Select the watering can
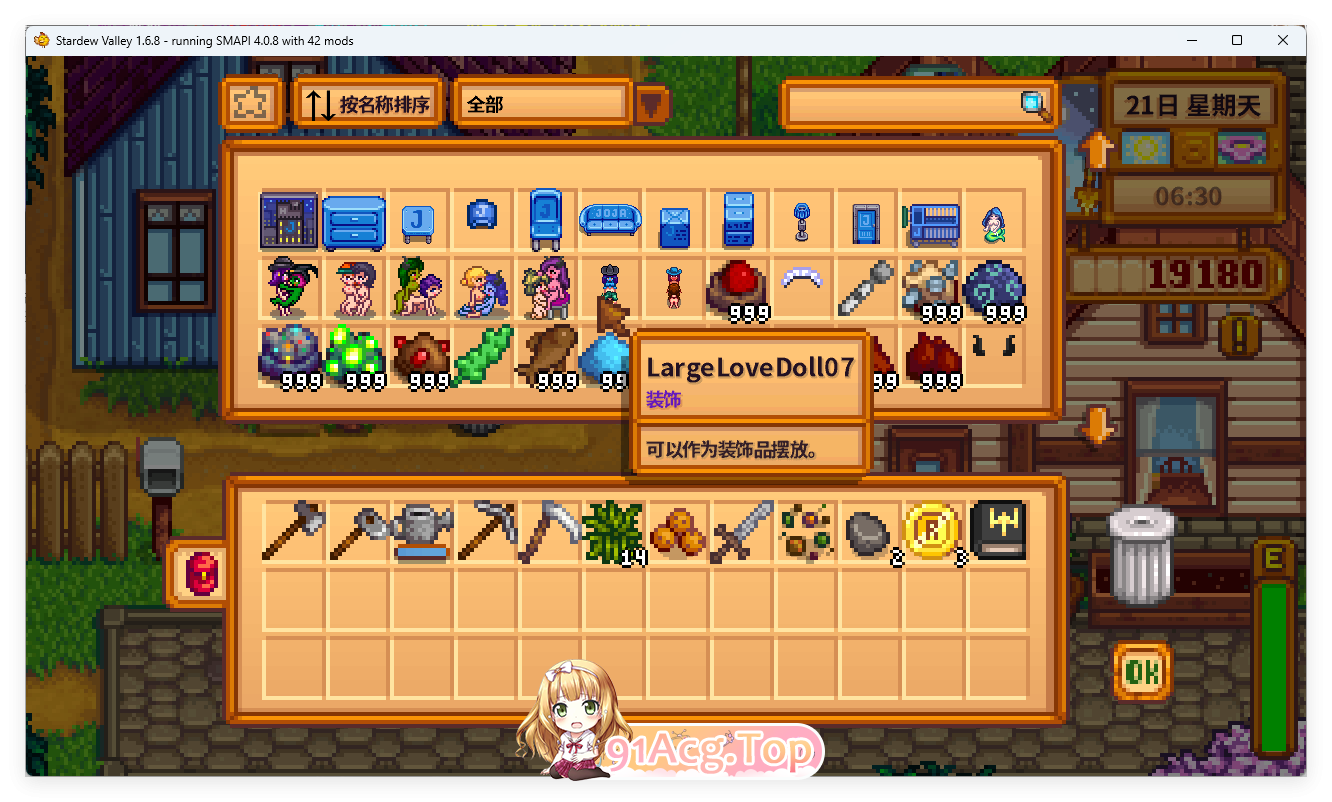Screen dimensions: 1332x802 421,531
